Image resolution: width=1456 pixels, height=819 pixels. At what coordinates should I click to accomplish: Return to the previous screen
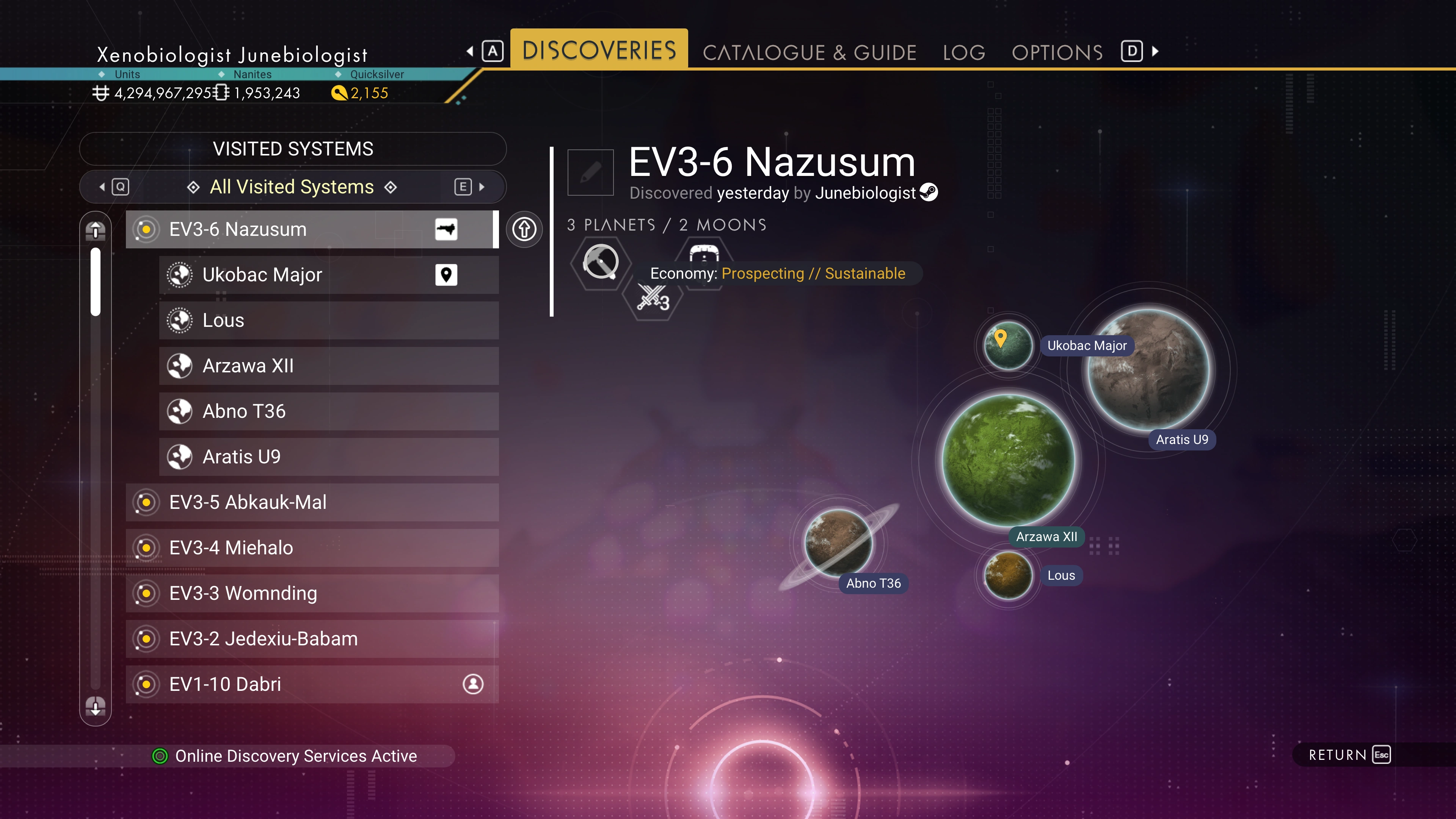(1349, 755)
